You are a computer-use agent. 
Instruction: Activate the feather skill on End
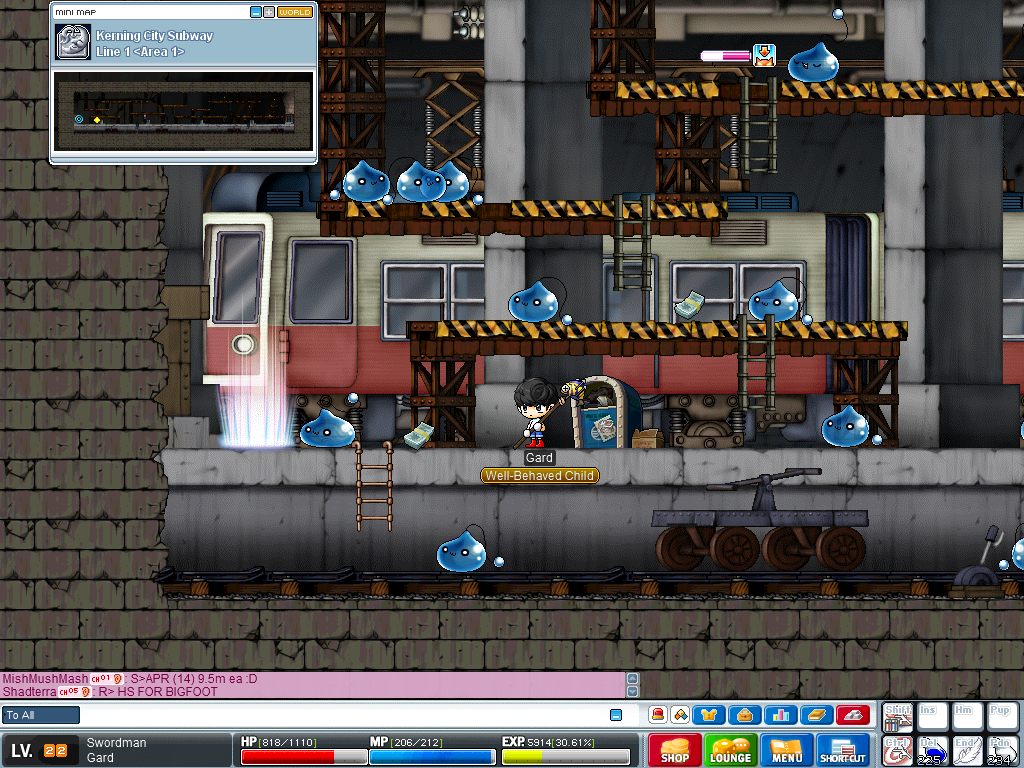(965, 750)
